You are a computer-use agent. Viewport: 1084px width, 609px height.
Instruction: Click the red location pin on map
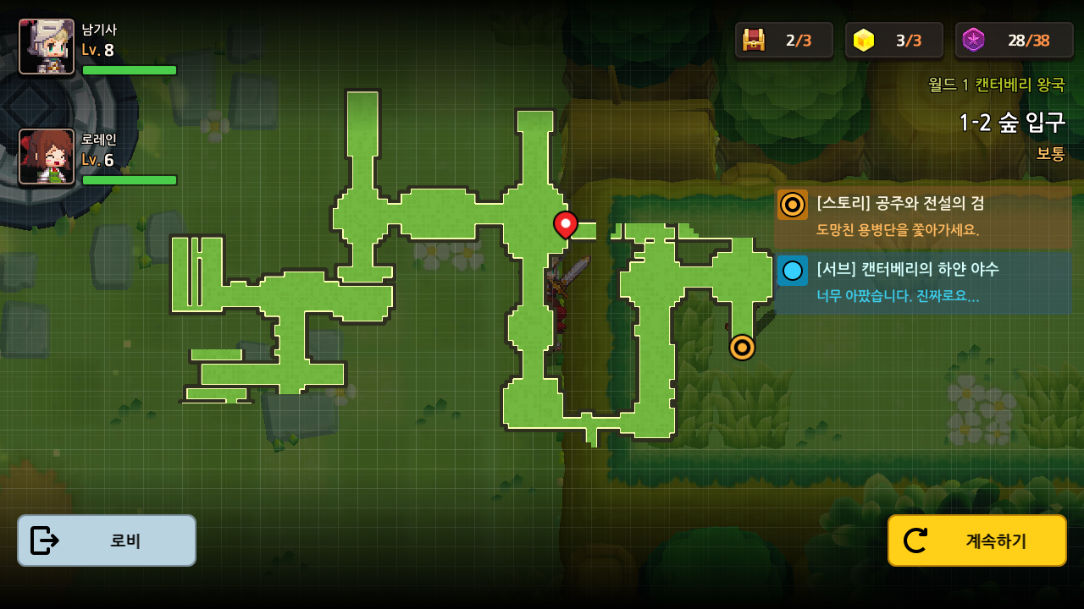tap(565, 225)
